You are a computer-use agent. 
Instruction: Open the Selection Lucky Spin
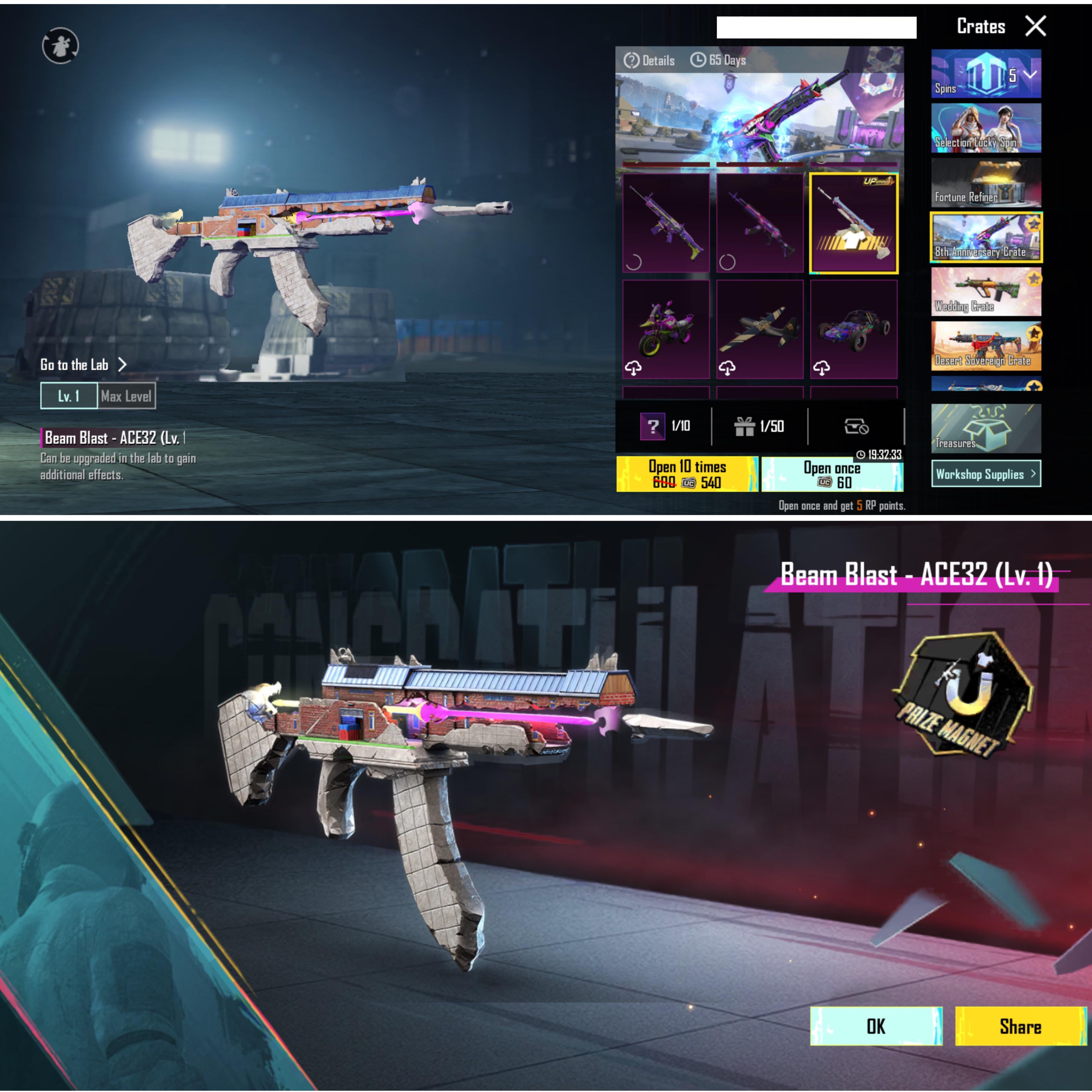tap(986, 128)
